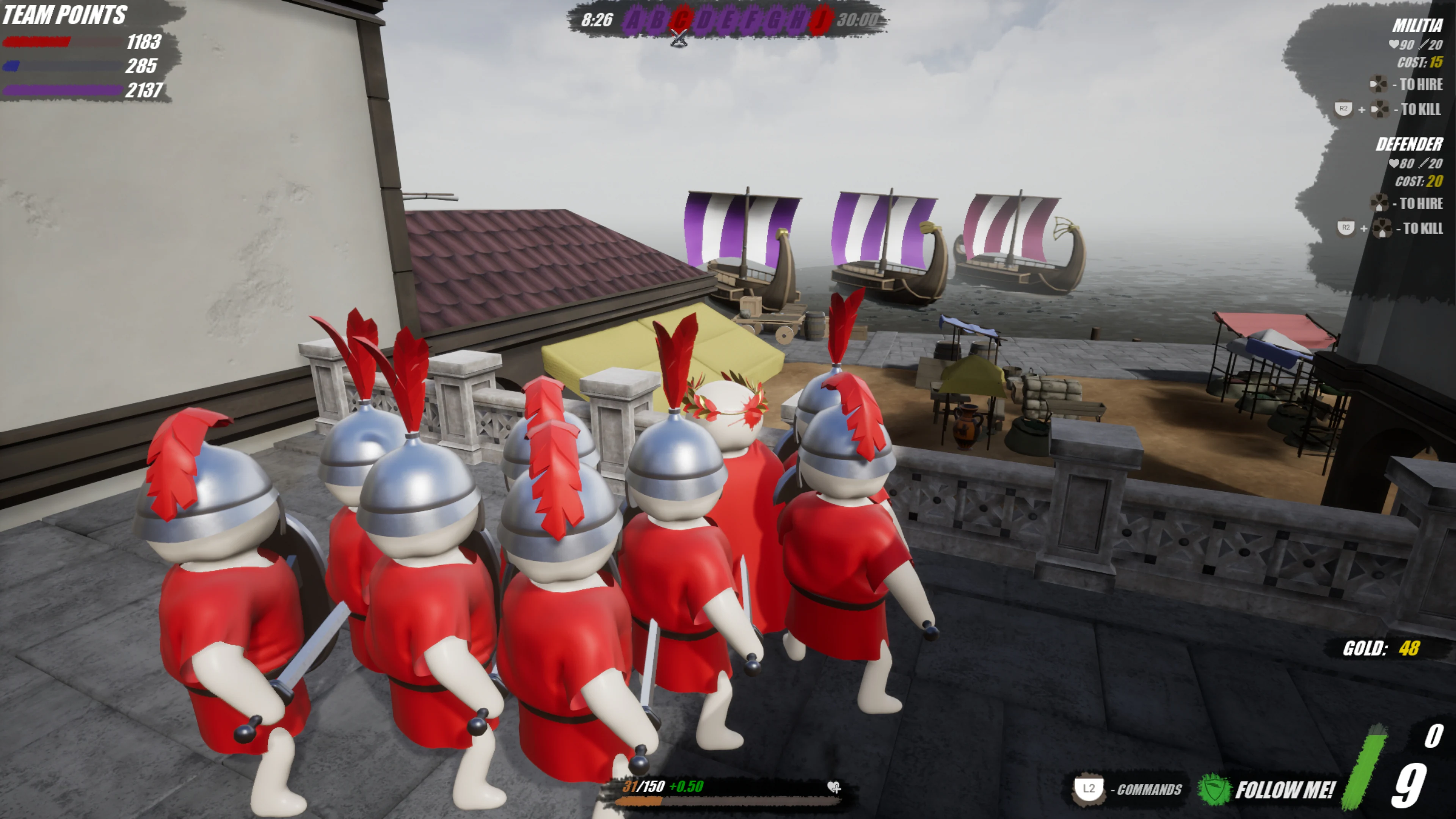The height and width of the screenshot is (819, 1456).
Task: Click the heart icon next to Militia health
Action: (1394, 44)
